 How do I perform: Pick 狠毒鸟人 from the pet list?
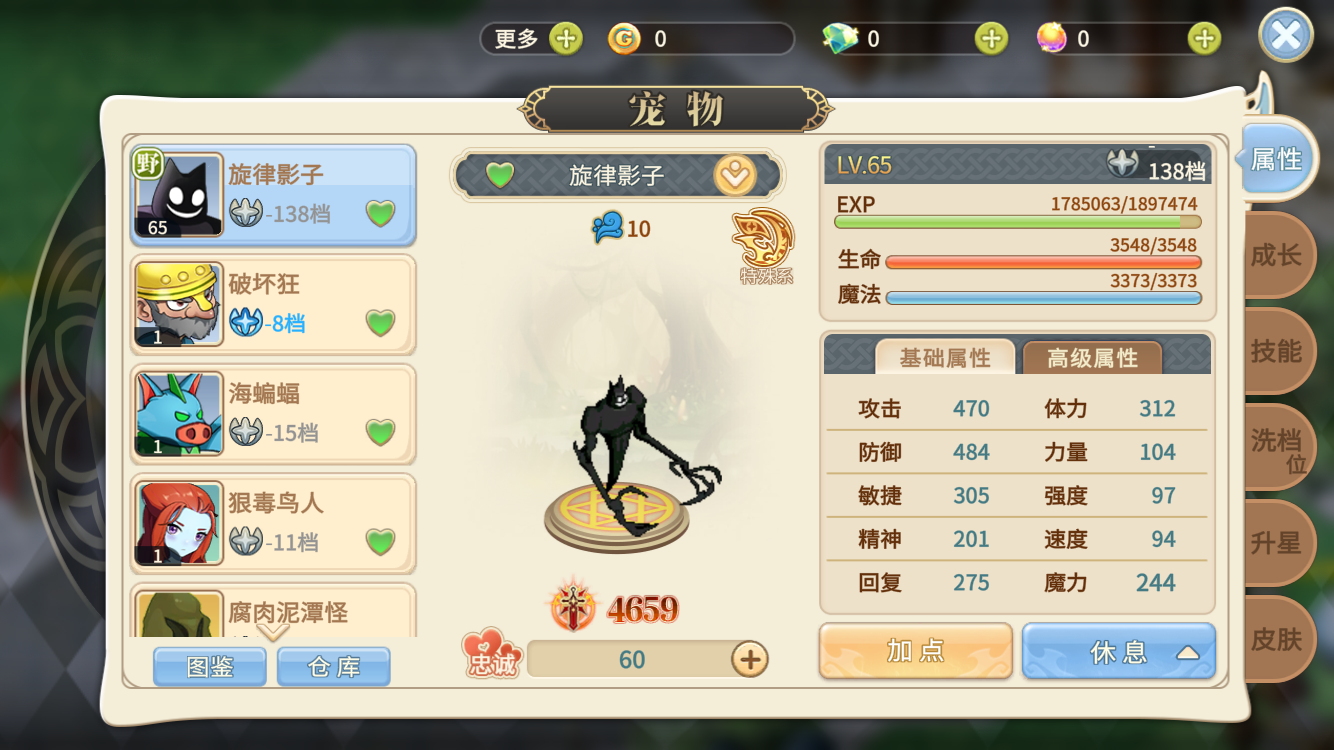(273, 522)
